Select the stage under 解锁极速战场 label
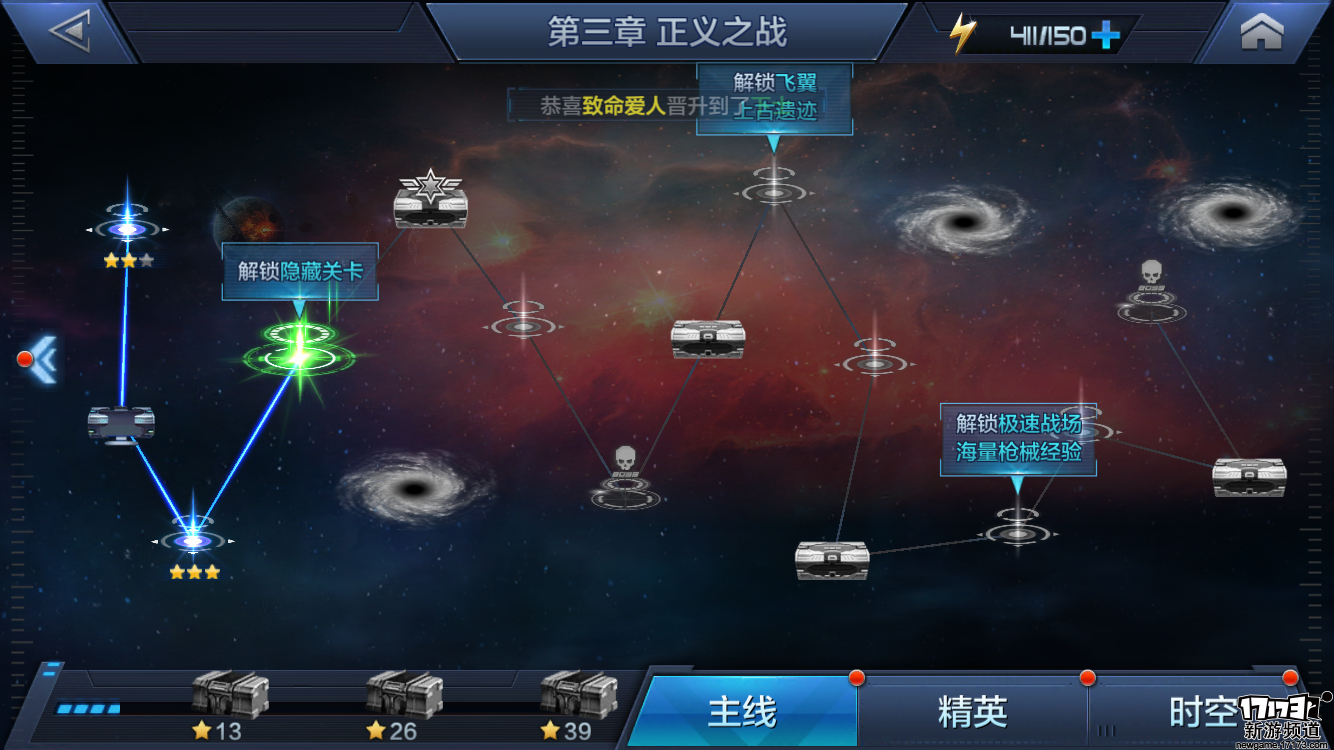 [1017, 531]
